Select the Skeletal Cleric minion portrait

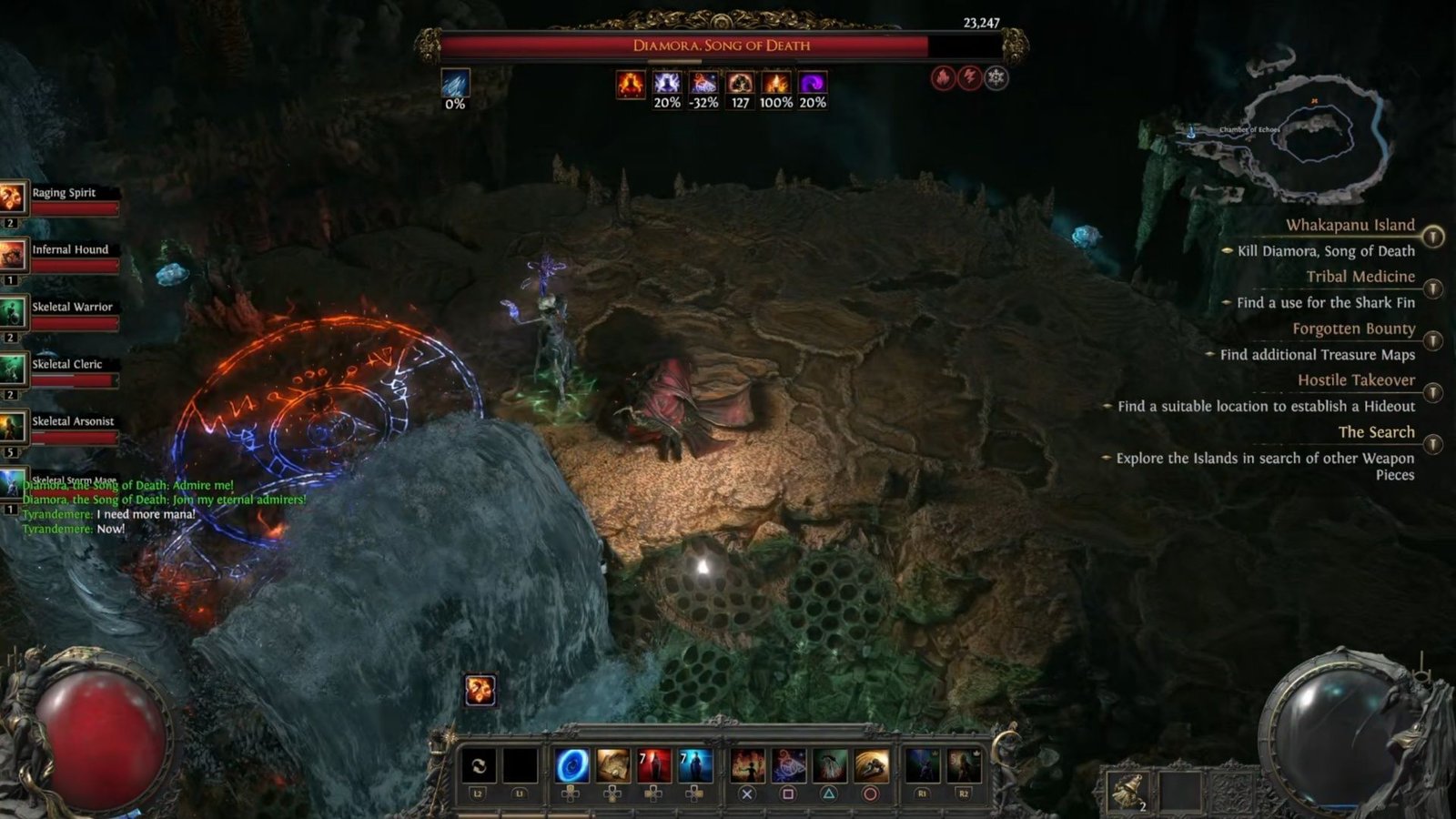tap(13, 370)
